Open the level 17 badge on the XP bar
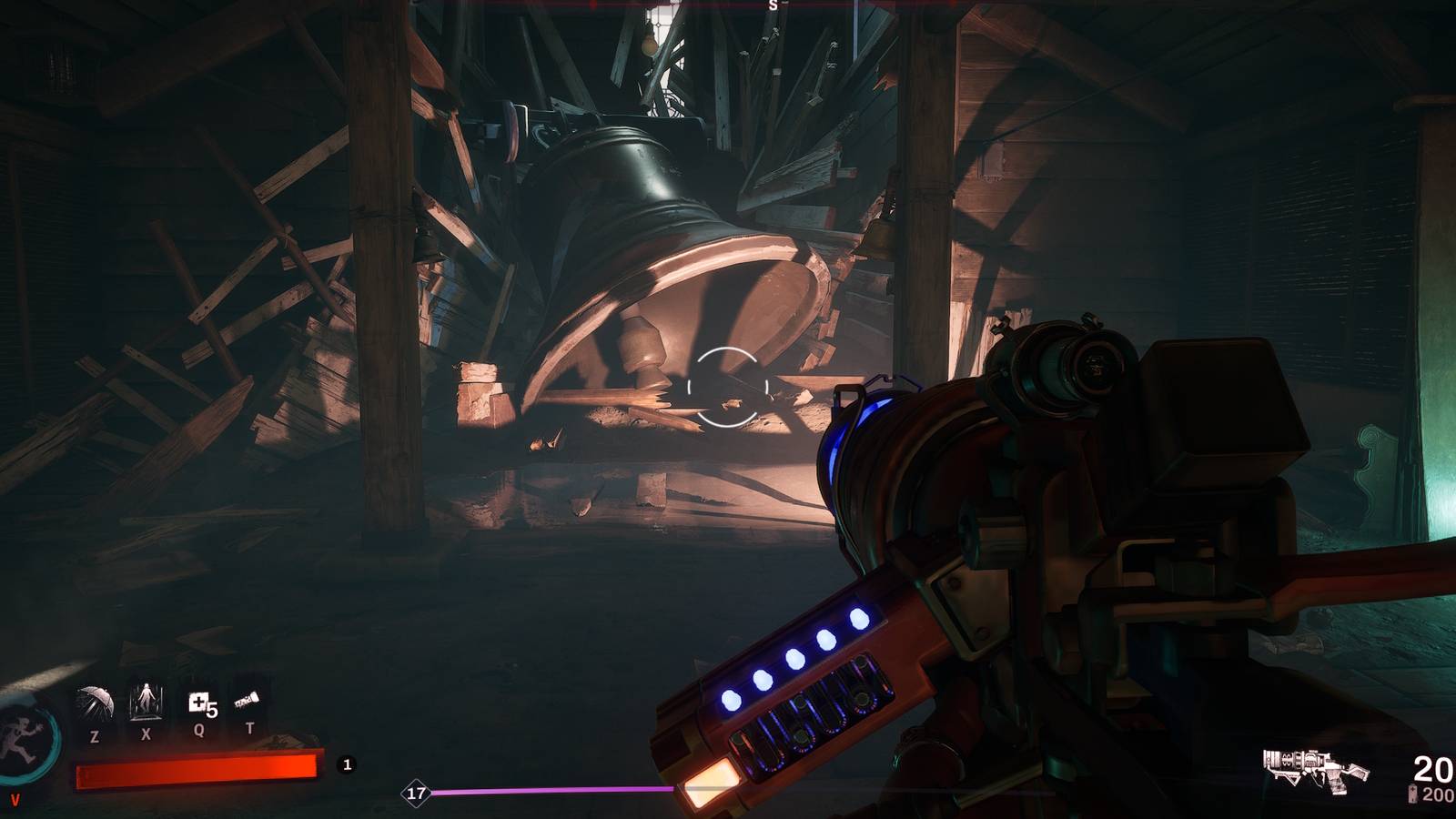This screenshot has height=819, width=1456. point(418,791)
